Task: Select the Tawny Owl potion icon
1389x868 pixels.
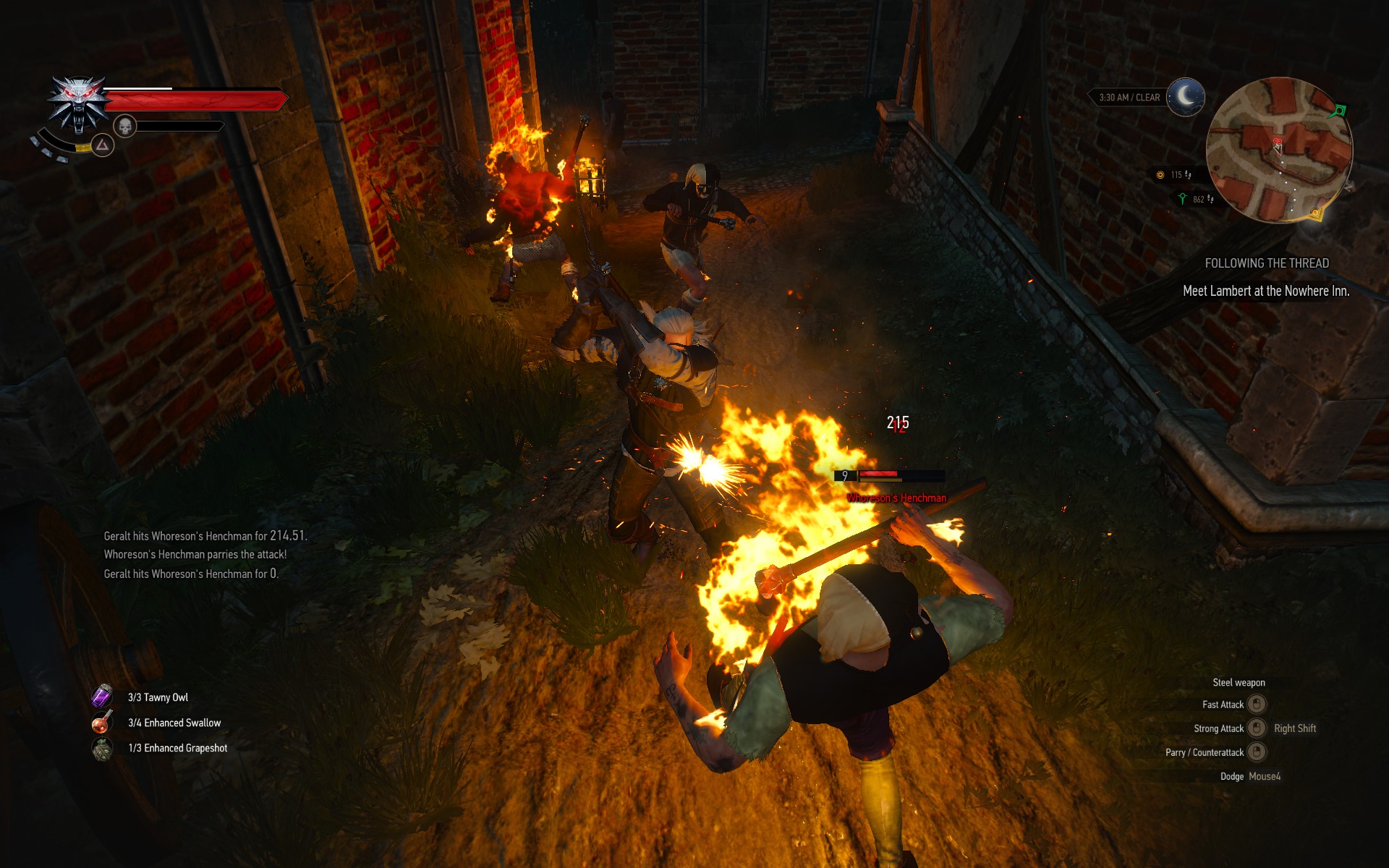Action: click(102, 697)
